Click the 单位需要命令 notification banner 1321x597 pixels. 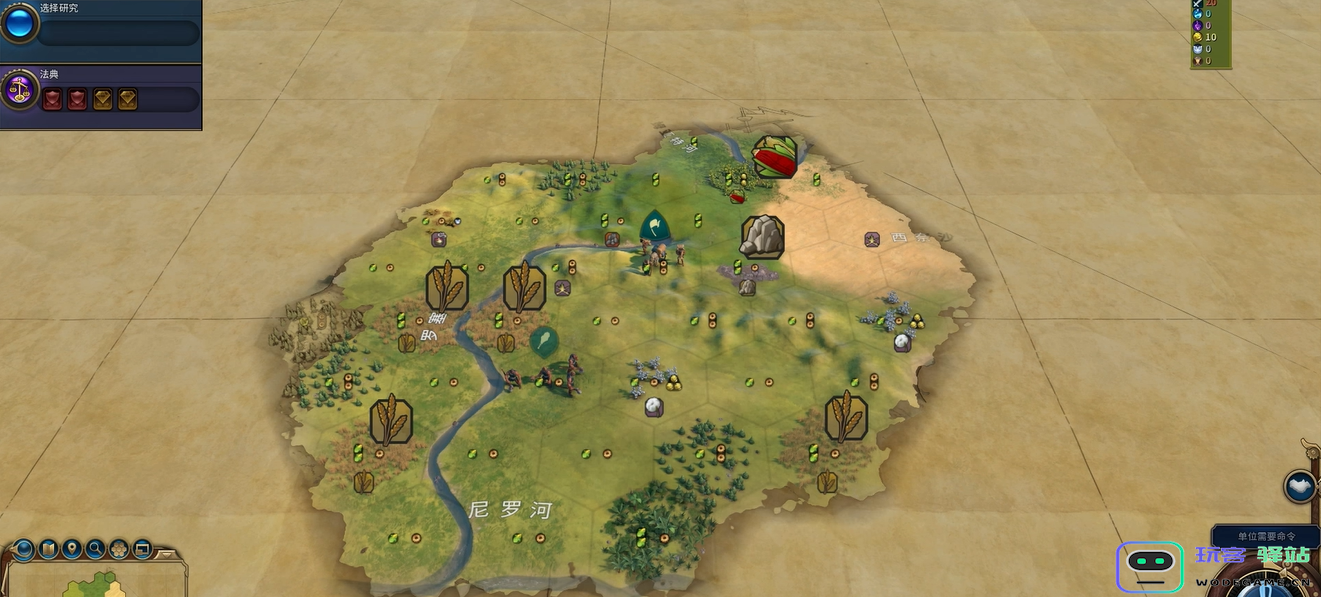point(1265,536)
